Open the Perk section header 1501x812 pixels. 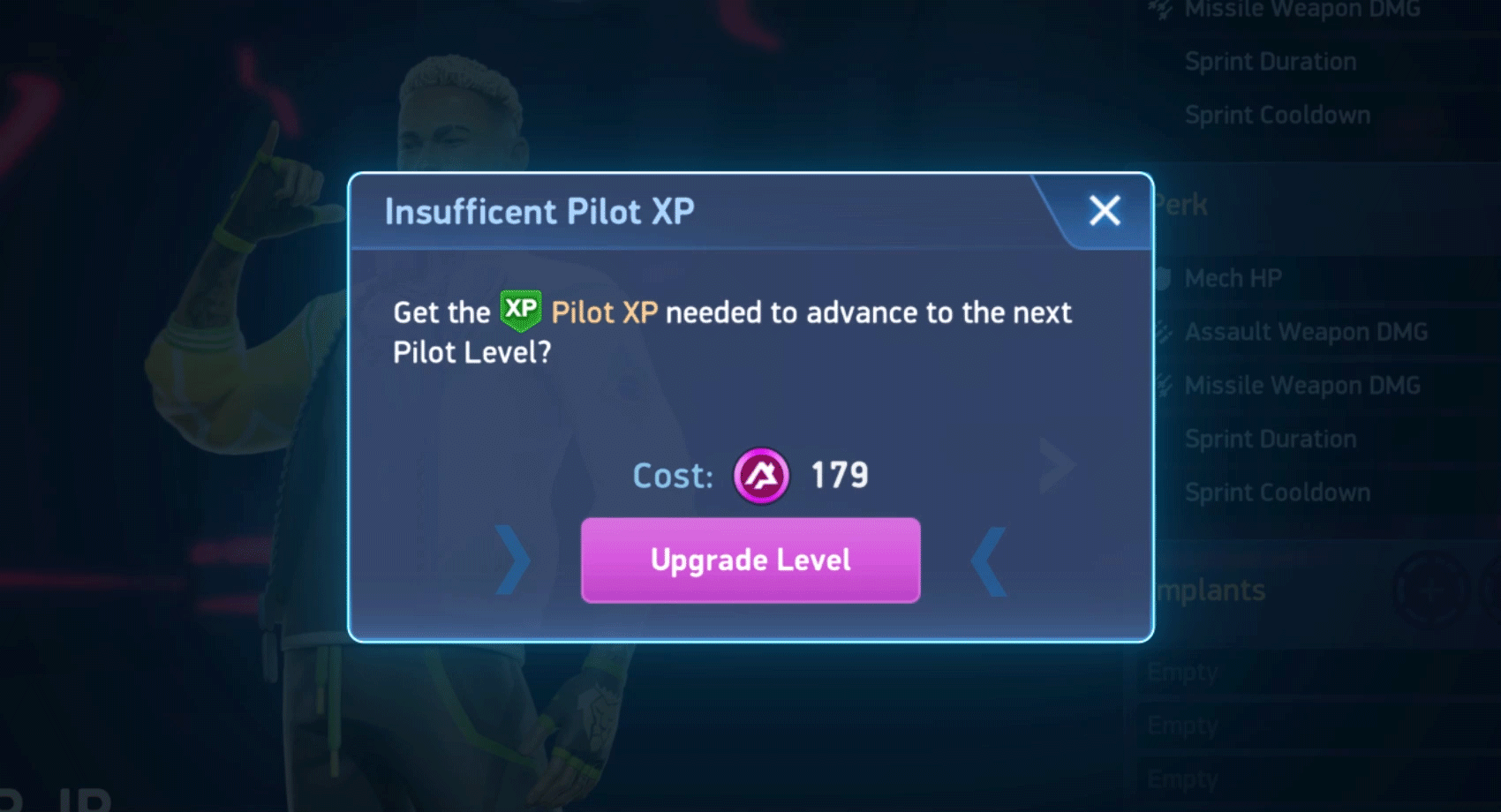(1183, 204)
